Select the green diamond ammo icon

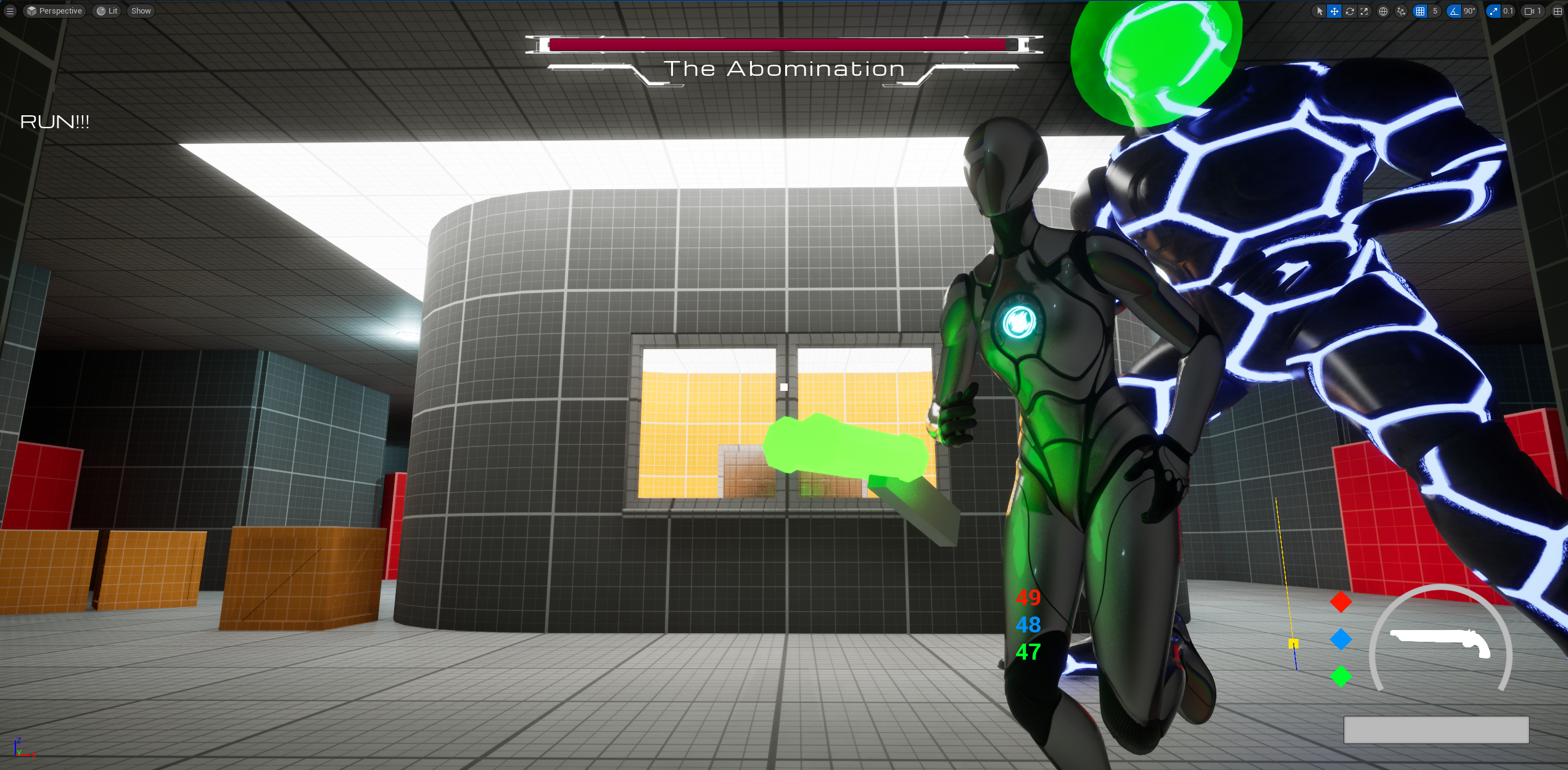click(x=1340, y=676)
